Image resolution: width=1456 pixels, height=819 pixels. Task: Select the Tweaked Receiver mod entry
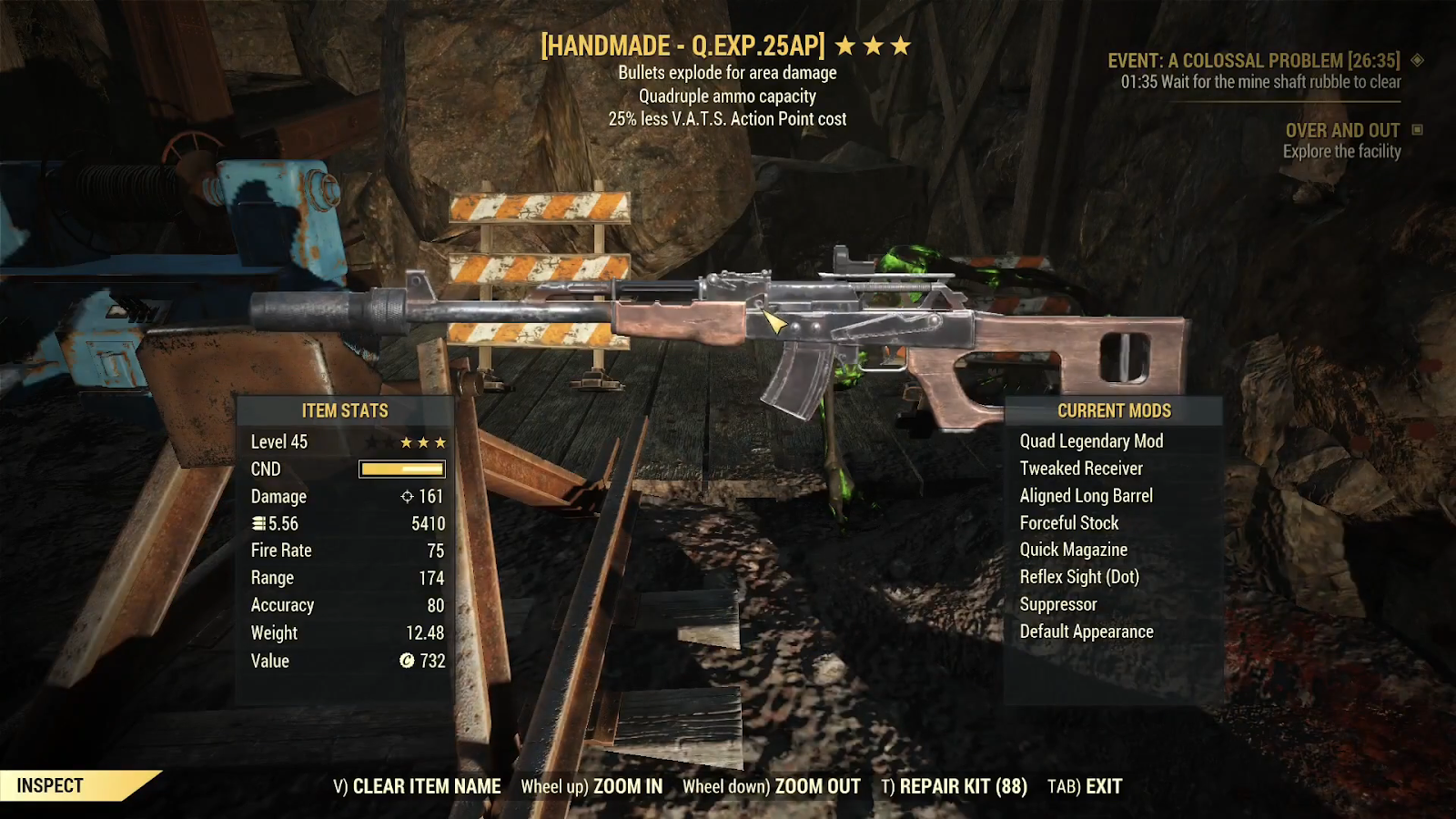pos(1081,469)
